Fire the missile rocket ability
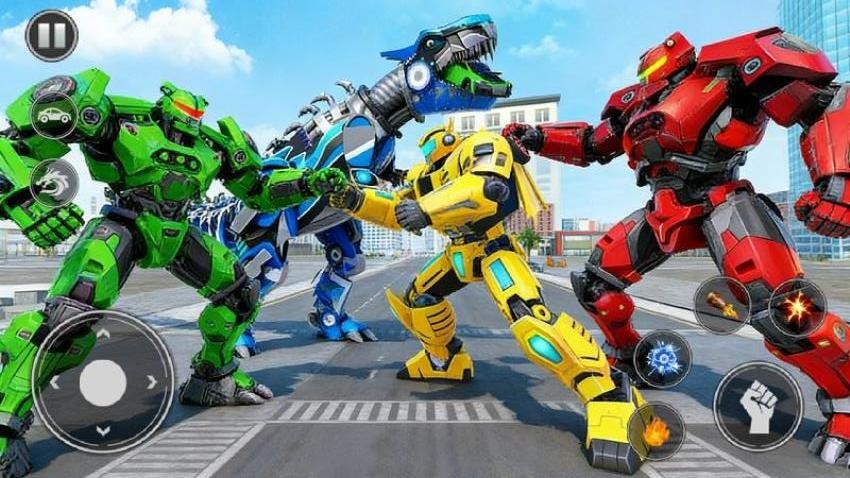 pos(722,305)
